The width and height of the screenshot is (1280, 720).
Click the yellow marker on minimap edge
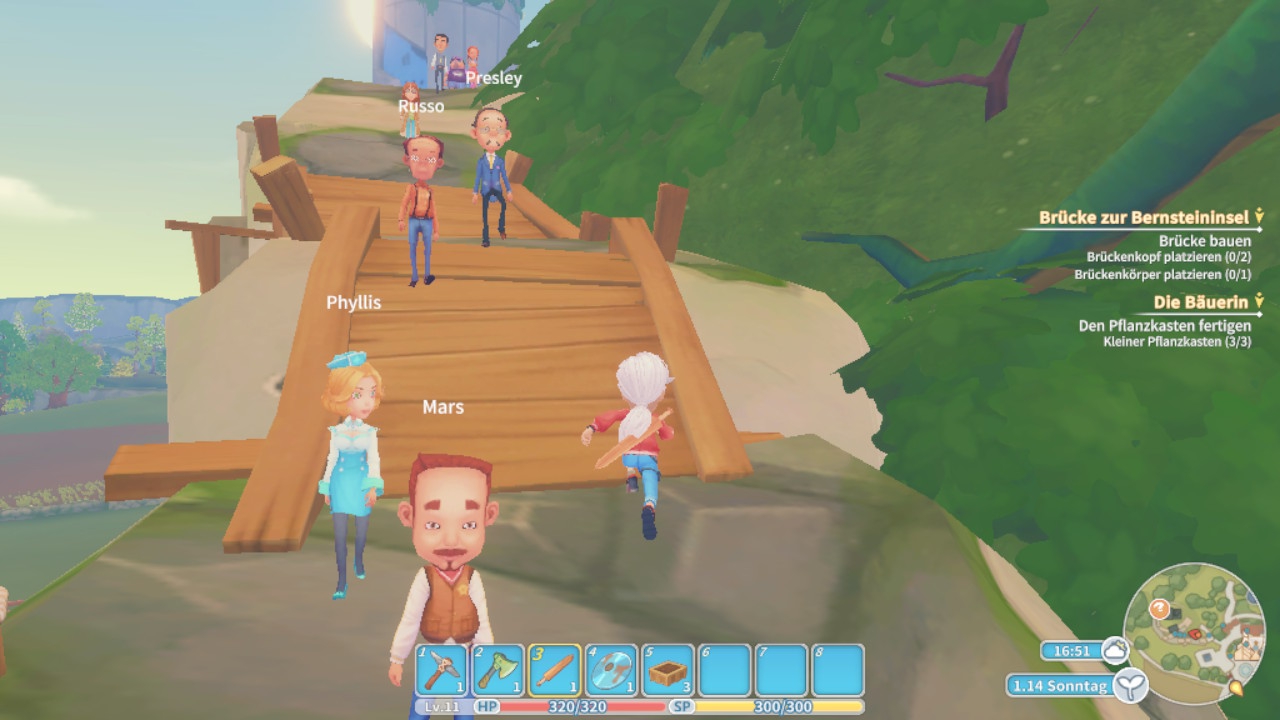click(x=1236, y=689)
